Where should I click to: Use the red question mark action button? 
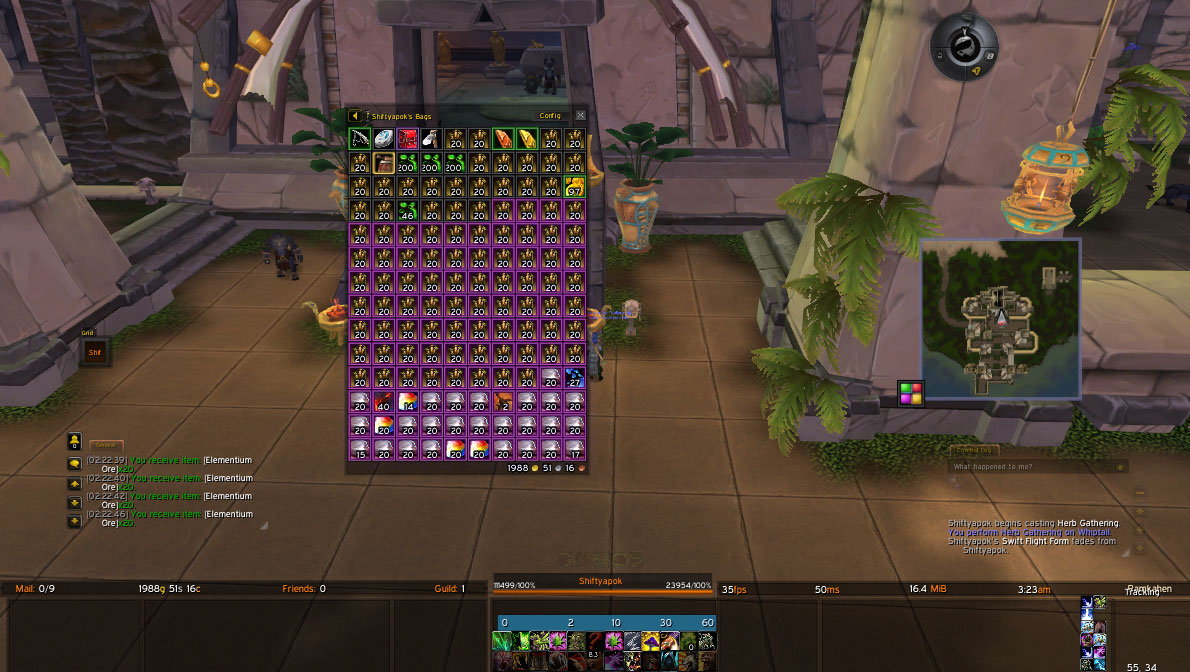[x=597, y=641]
